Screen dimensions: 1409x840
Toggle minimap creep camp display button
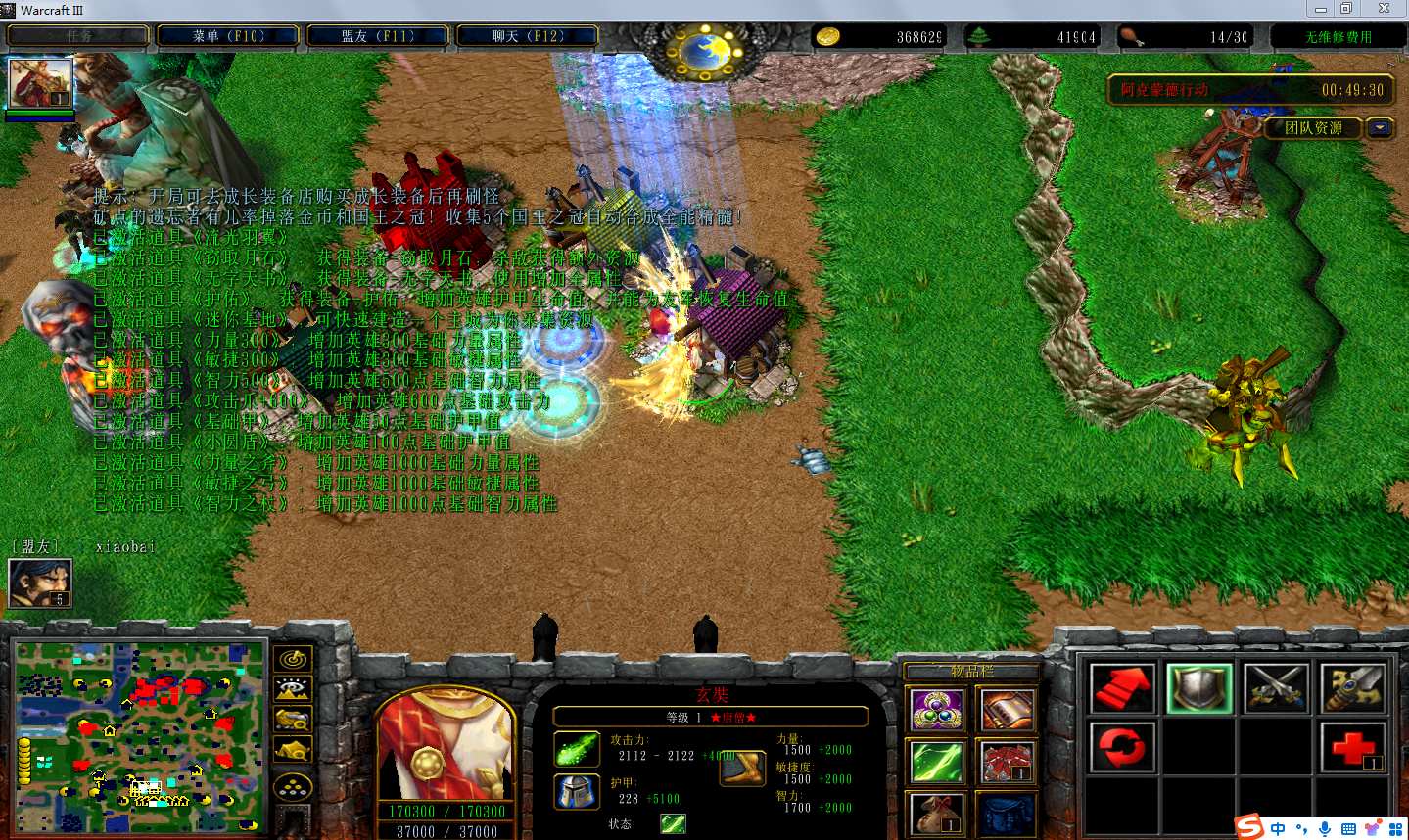[293, 751]
